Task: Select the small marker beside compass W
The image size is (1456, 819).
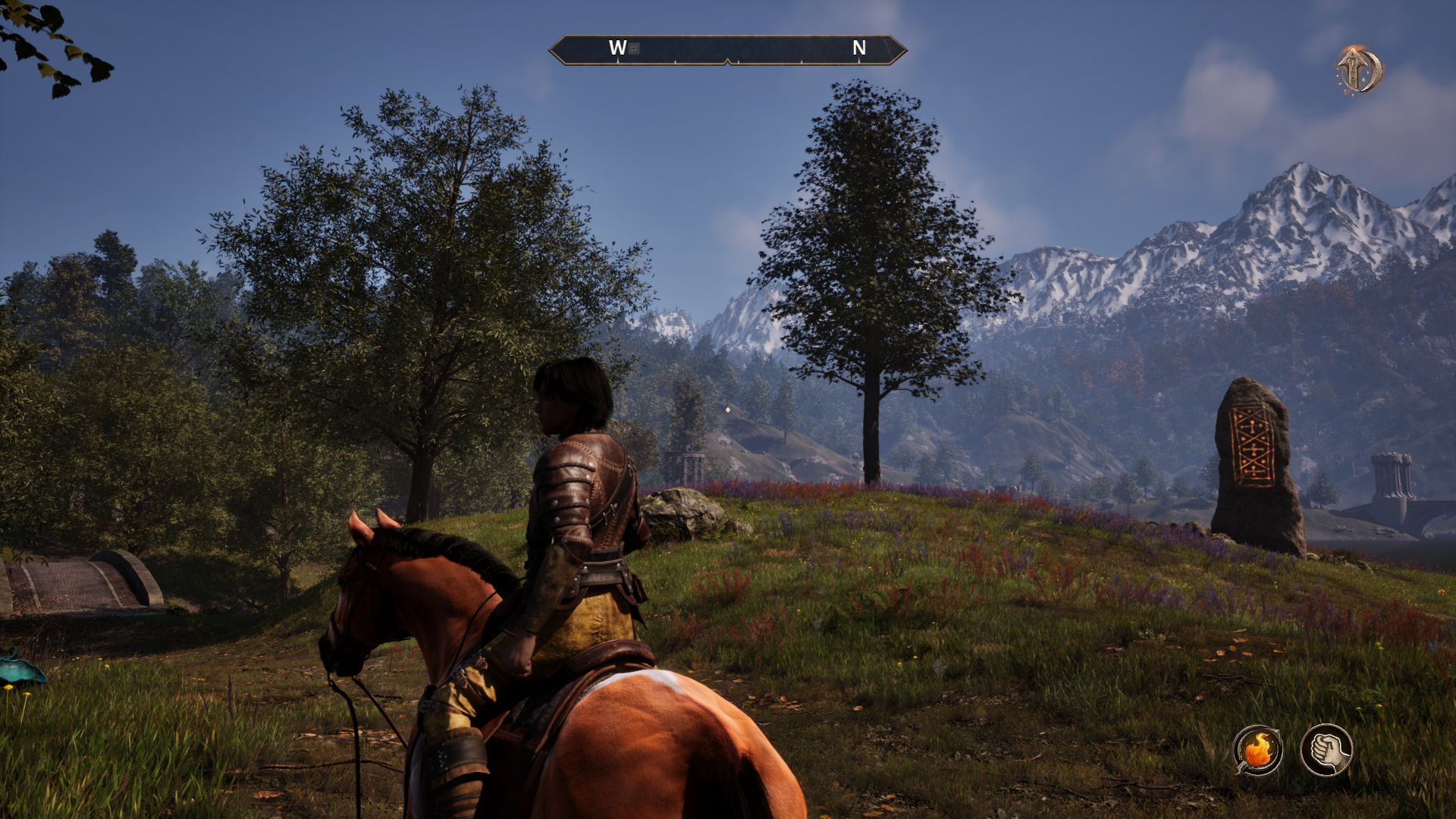Action: [635, 49]
